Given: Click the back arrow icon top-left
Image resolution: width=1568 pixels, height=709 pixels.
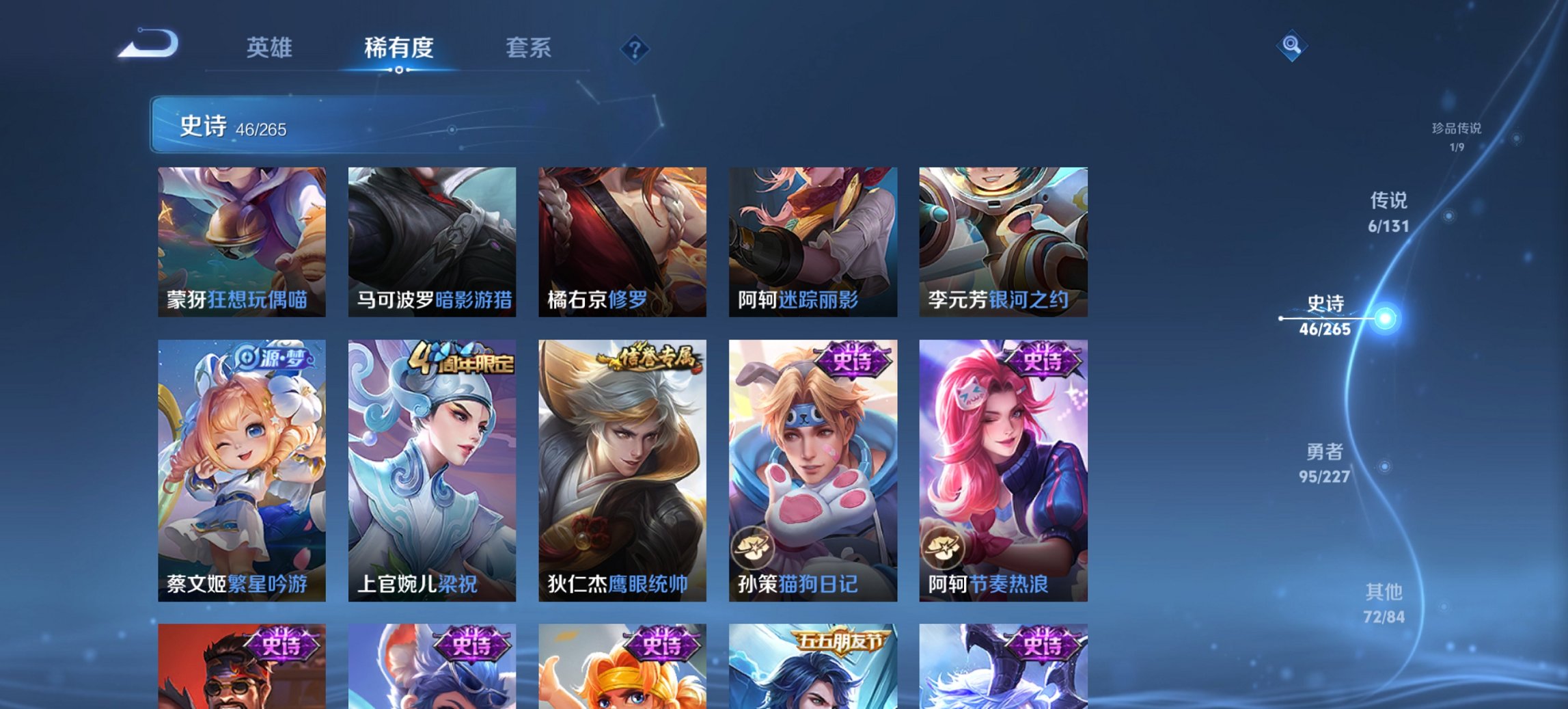Looking at the screenshot, I should point(149,42).
